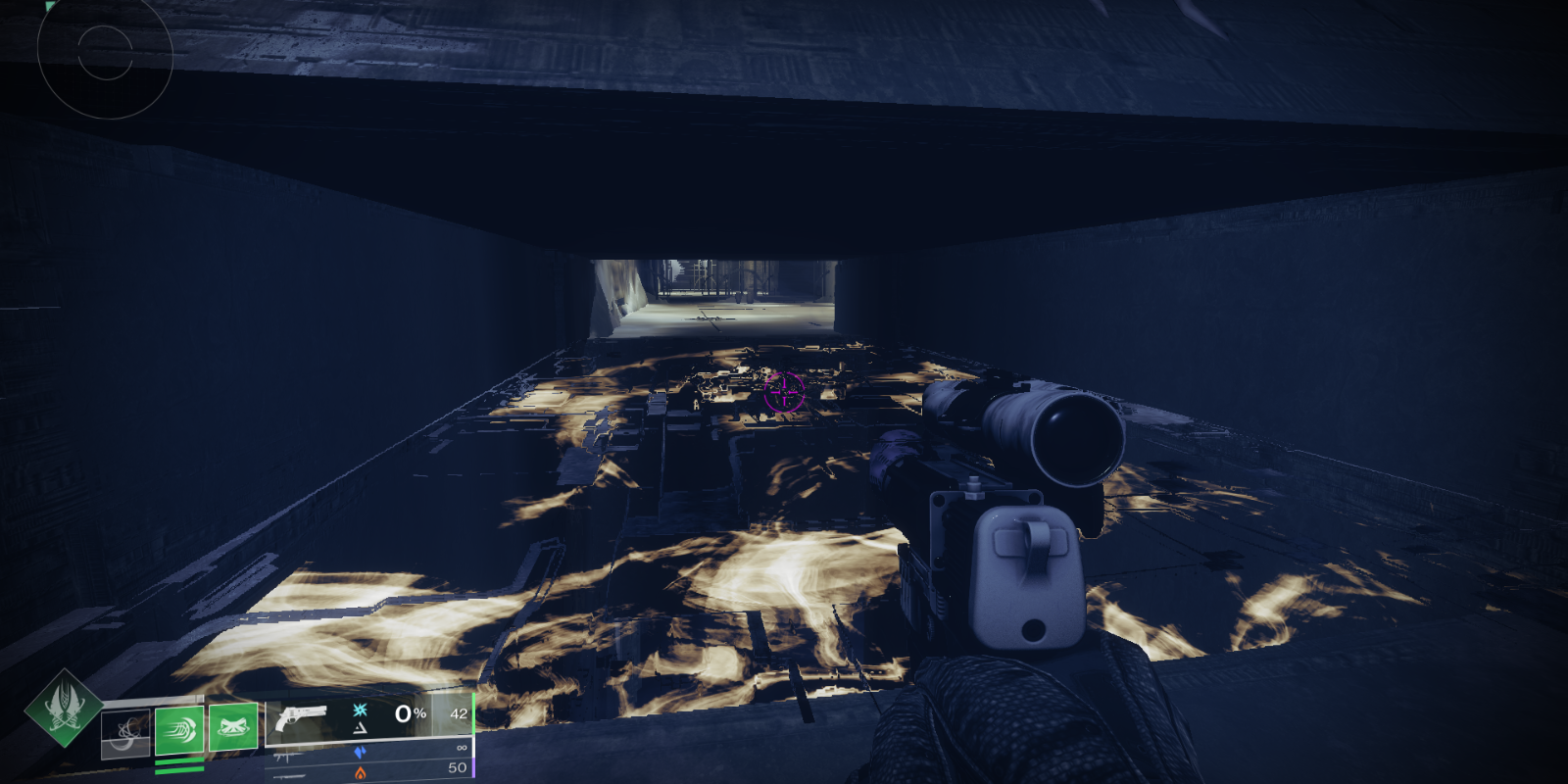The image size is (1568, 784).
Task: Click the submachine gun weapon icon
Action: click(x=289, y=757)
